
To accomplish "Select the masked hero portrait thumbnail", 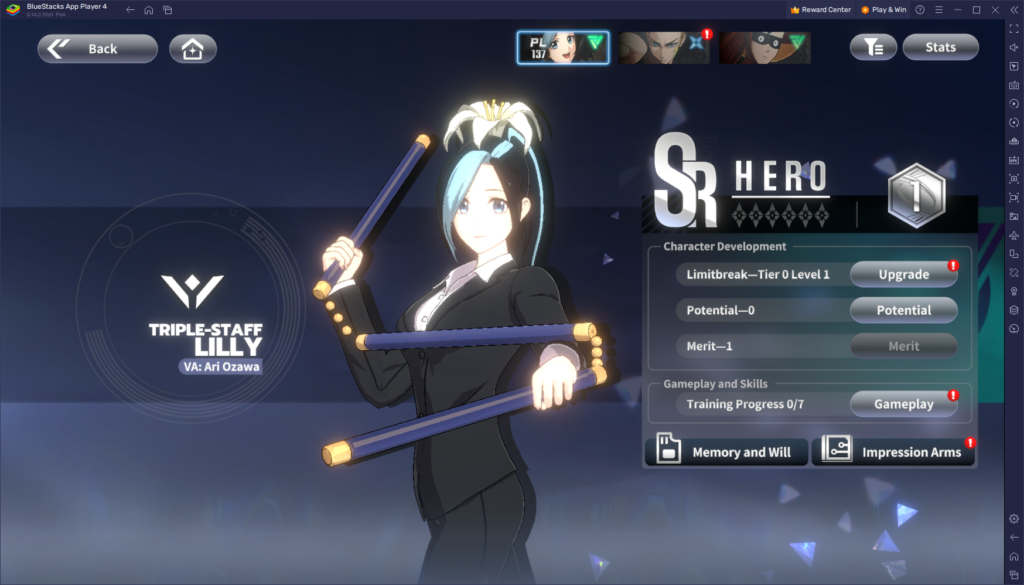I will [764, 47].
